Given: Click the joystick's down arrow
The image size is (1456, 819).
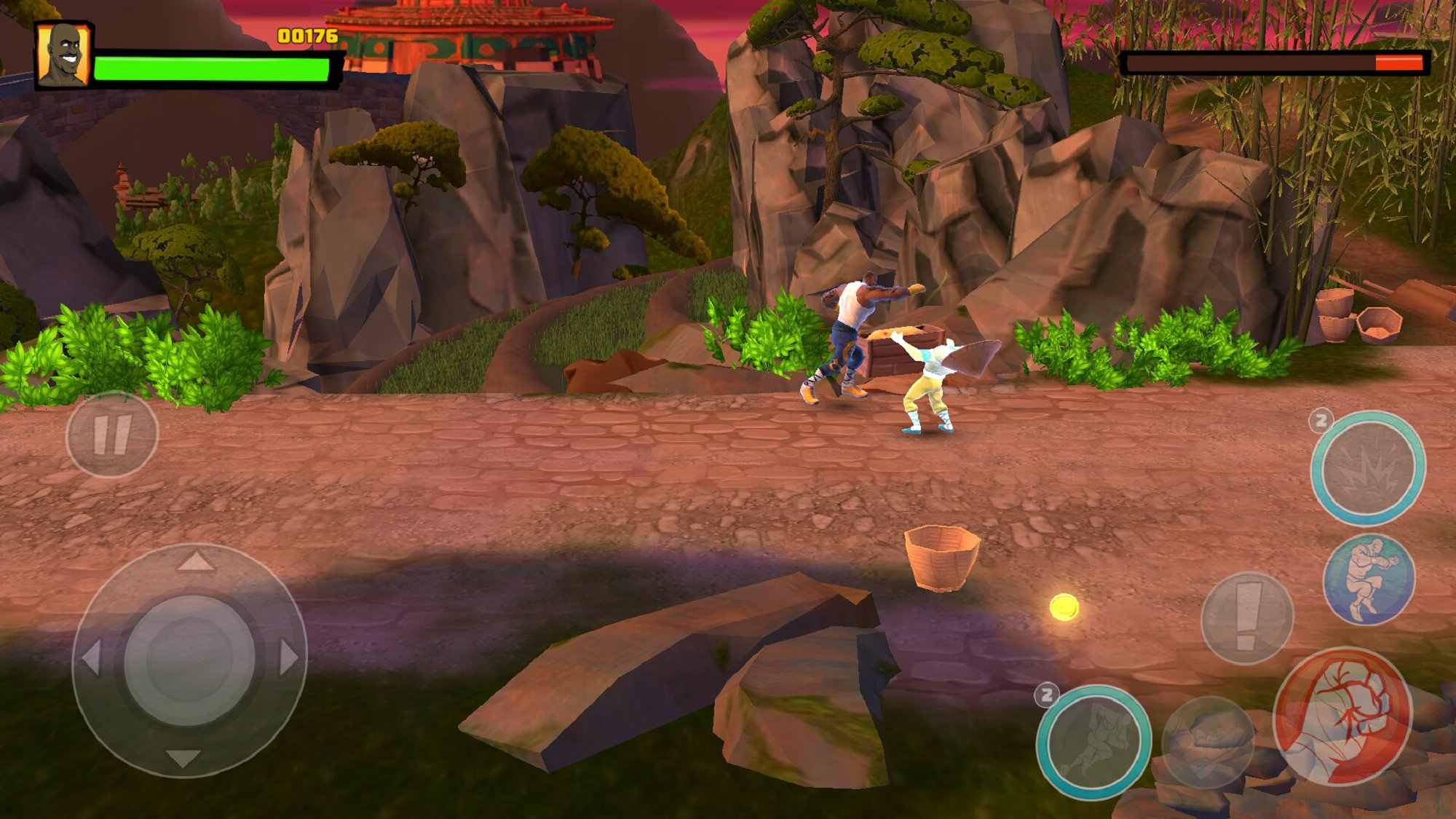Looking at the screenshot, I should 183,759.
